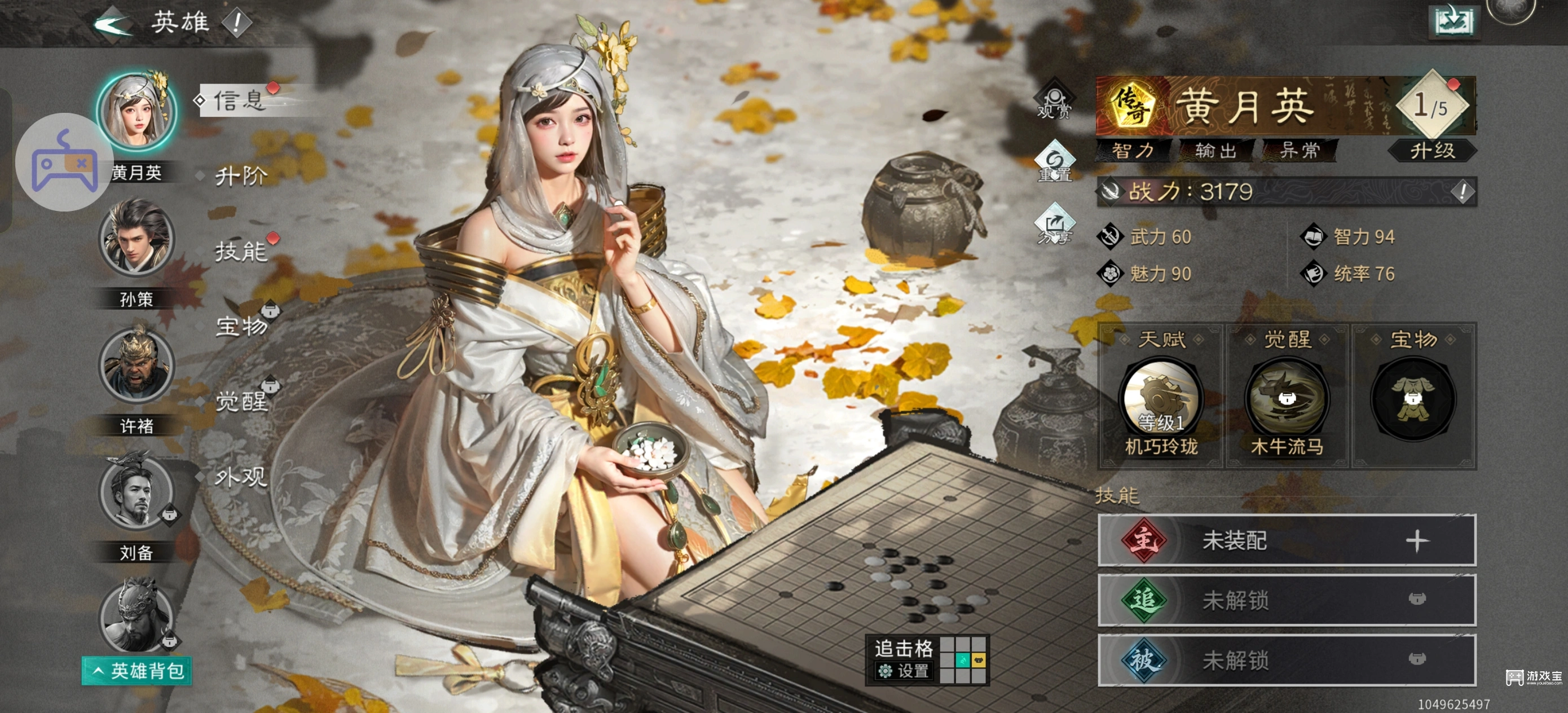Switch to the 升阶 tab

coord(240,177)
